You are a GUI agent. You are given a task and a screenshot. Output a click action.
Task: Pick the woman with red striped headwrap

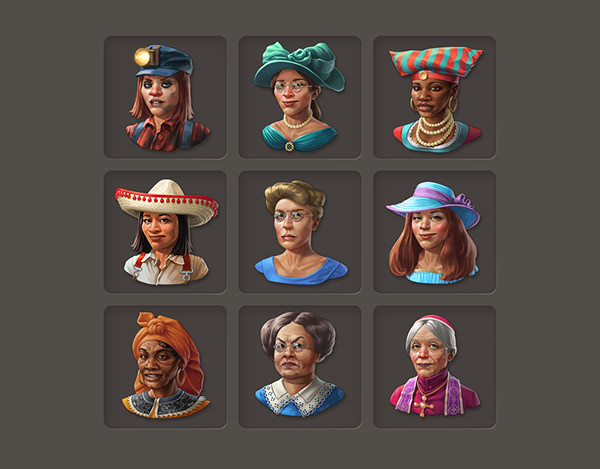click(x=434, y=97)
